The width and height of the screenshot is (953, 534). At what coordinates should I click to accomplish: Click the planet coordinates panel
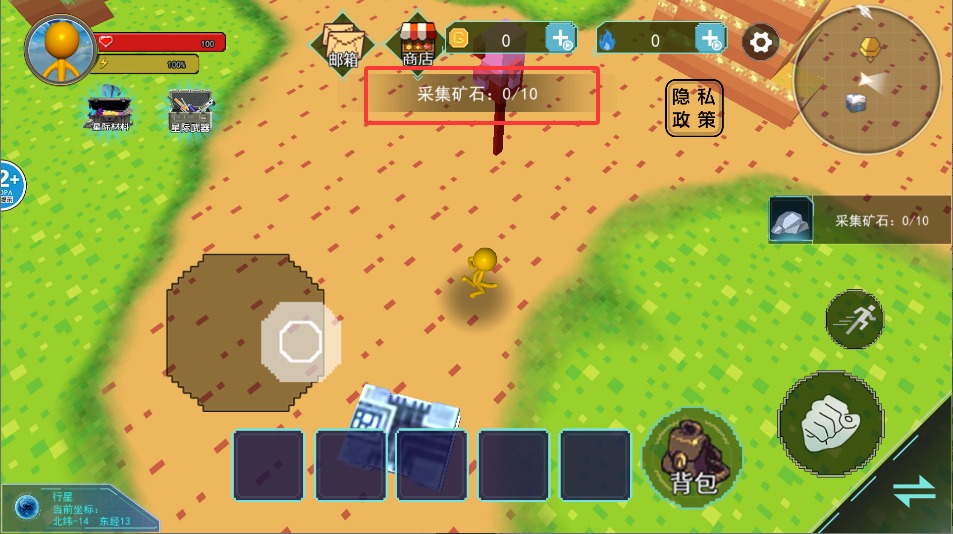pos(78,508)
